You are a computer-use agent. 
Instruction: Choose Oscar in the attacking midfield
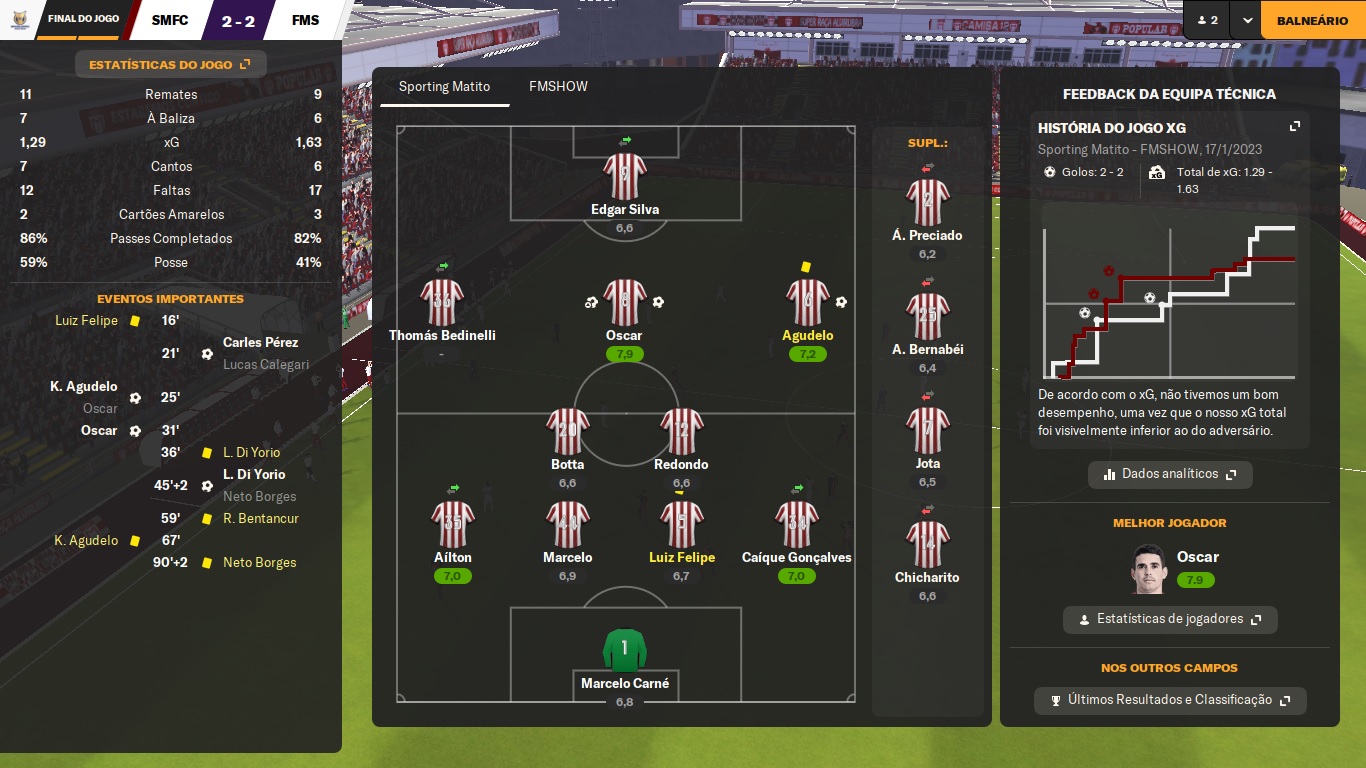[625, 305]
